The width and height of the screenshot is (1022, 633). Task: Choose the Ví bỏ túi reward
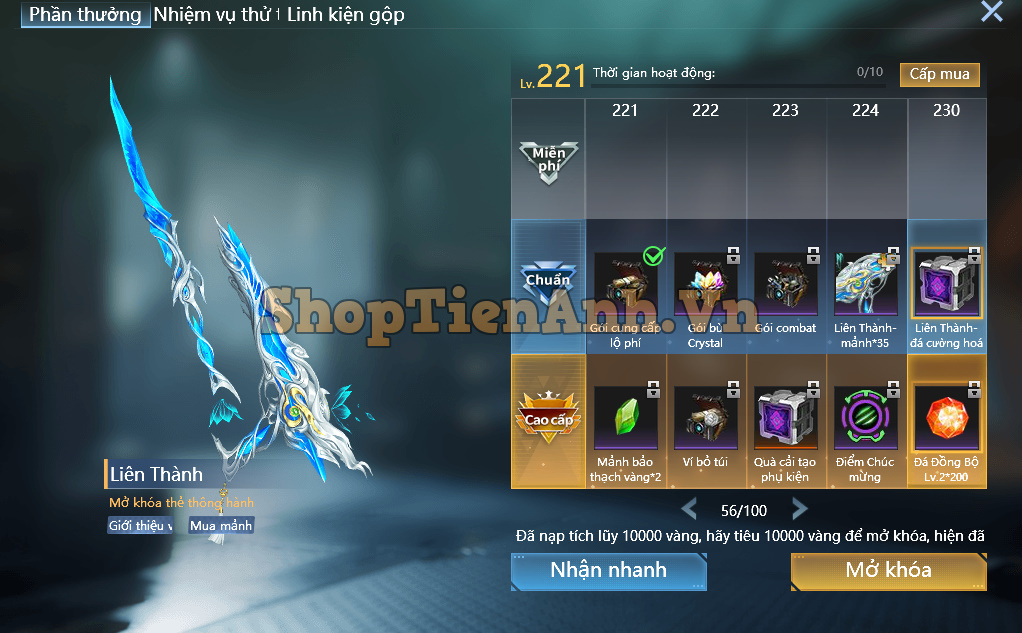click(x=705, y=420)
